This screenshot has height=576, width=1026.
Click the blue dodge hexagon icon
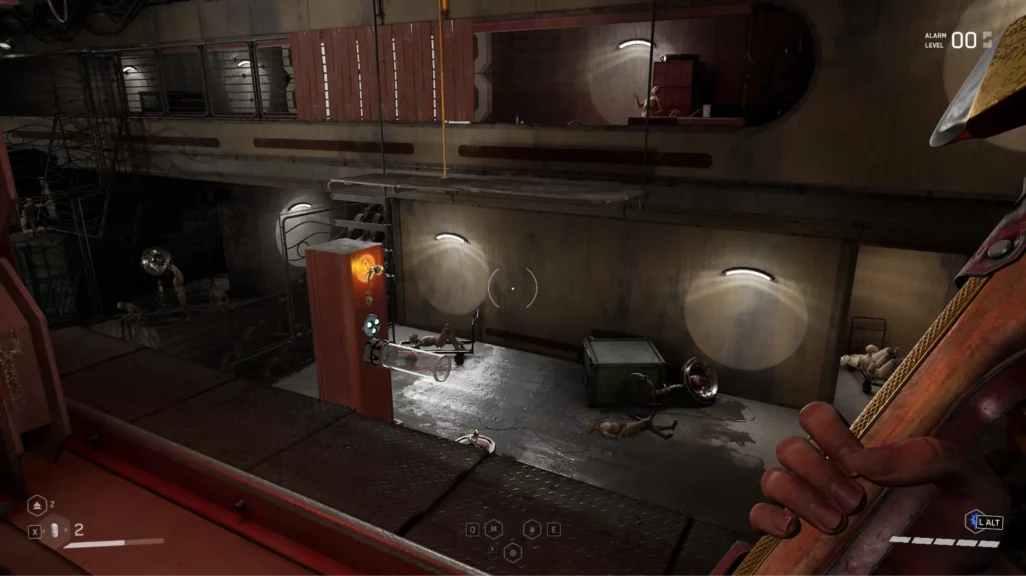(972, 521)
